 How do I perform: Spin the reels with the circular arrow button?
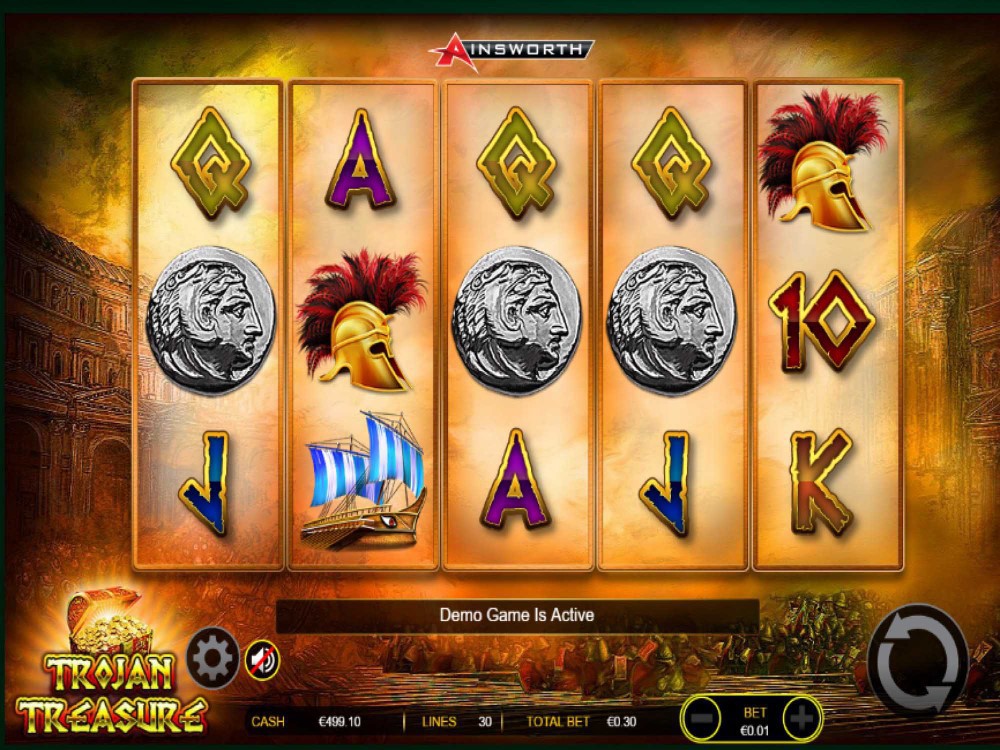[x=918, y=662]
